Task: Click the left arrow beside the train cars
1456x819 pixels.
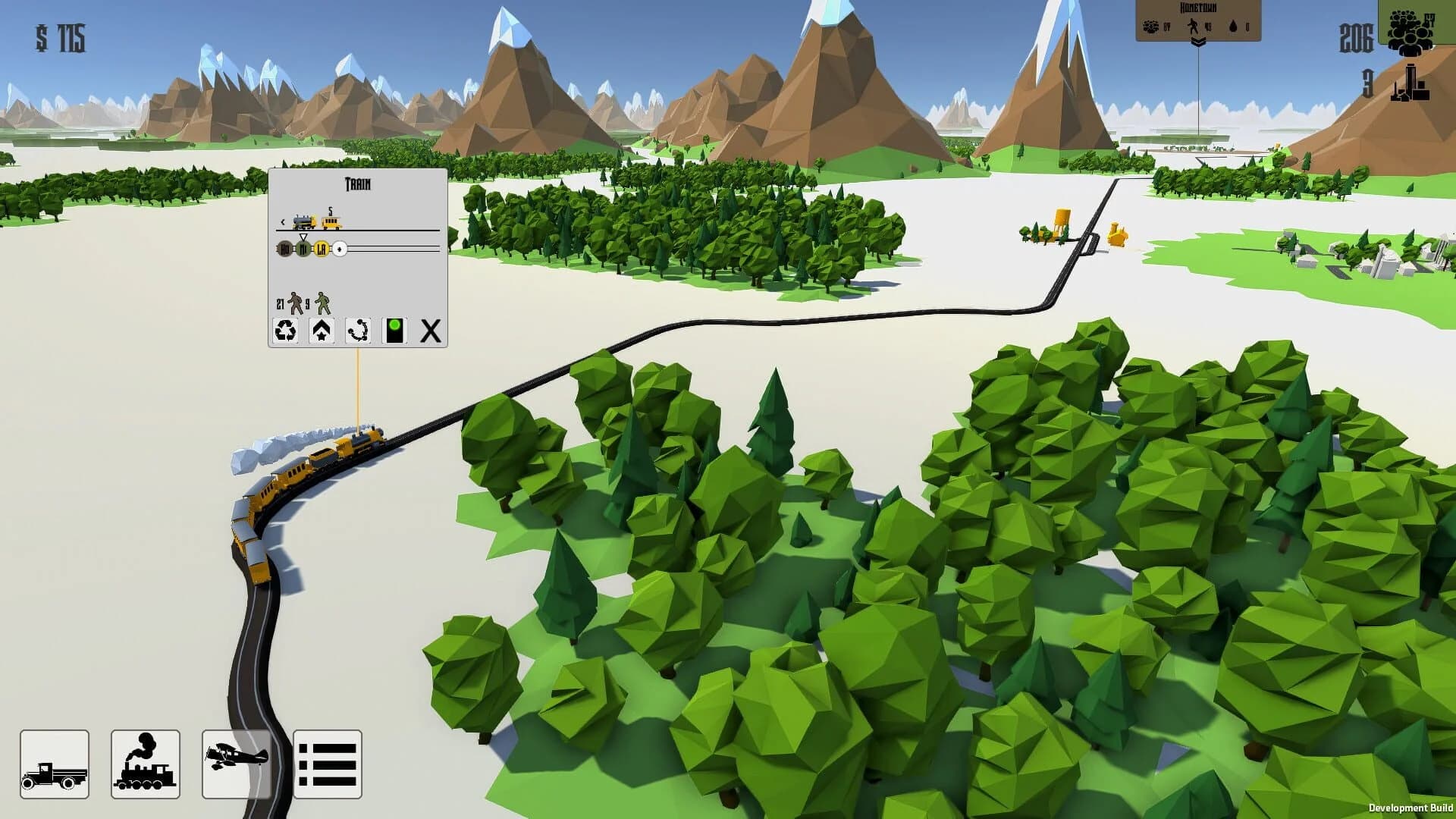Action: pos(283,221)
